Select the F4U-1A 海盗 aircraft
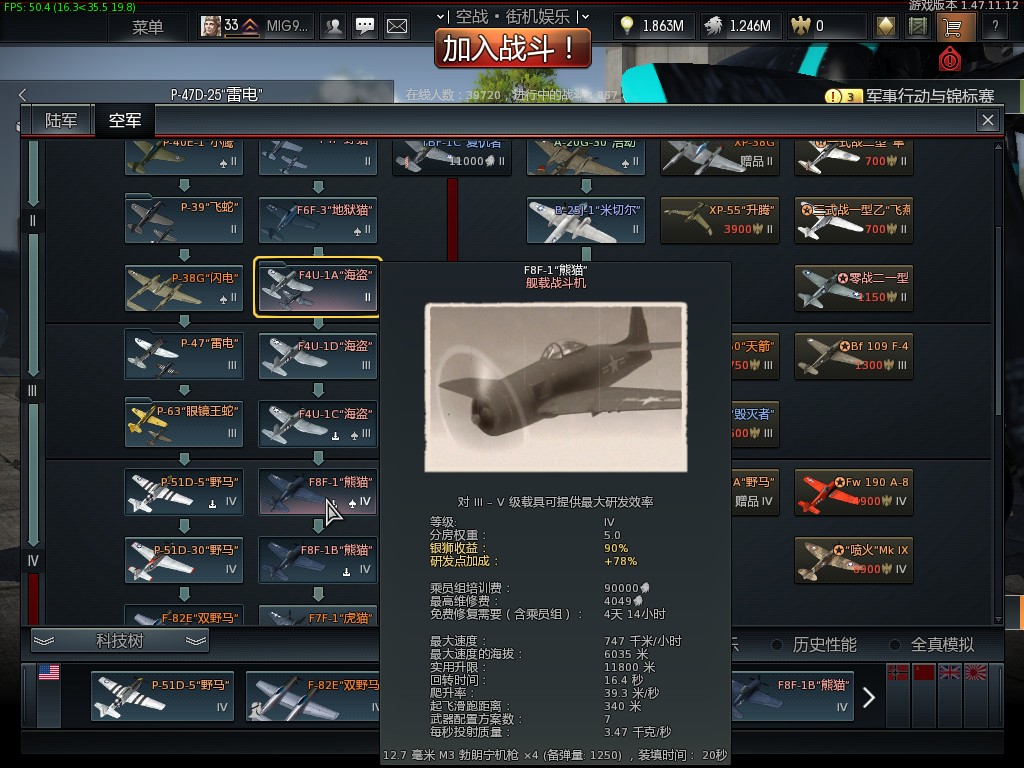Viewport: 1024px width, 768px height. point(318,288)
